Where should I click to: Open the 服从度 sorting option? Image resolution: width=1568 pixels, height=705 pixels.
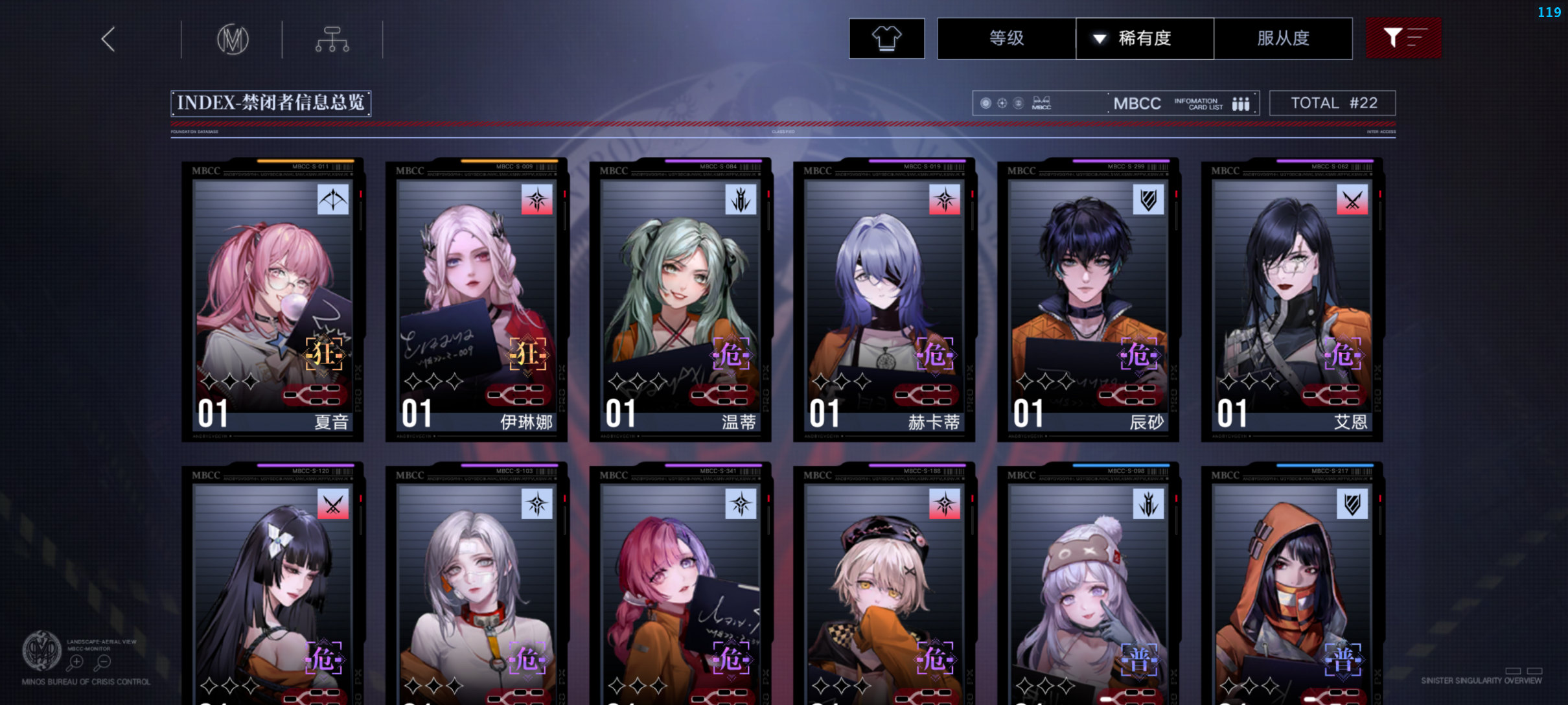pos(1283,38)
